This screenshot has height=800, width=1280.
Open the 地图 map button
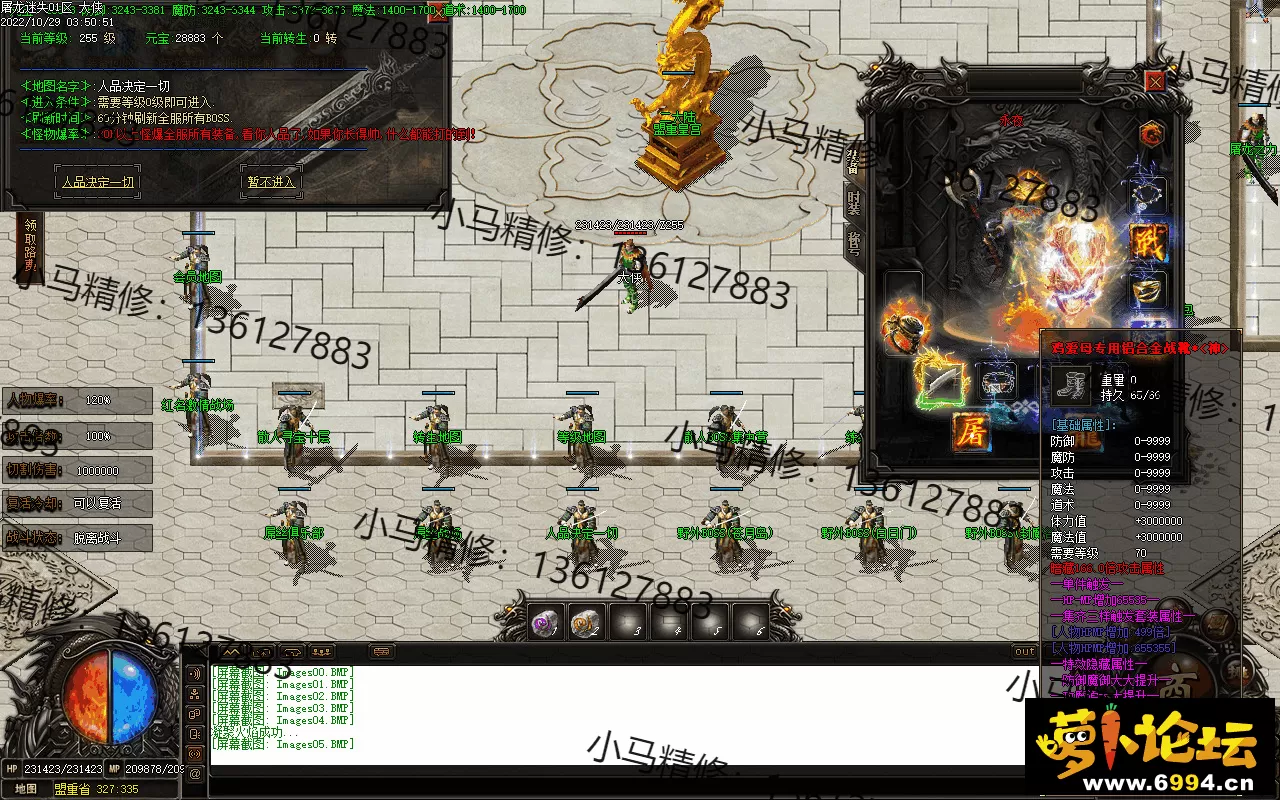pyautogui.click(x=25, y=789)
